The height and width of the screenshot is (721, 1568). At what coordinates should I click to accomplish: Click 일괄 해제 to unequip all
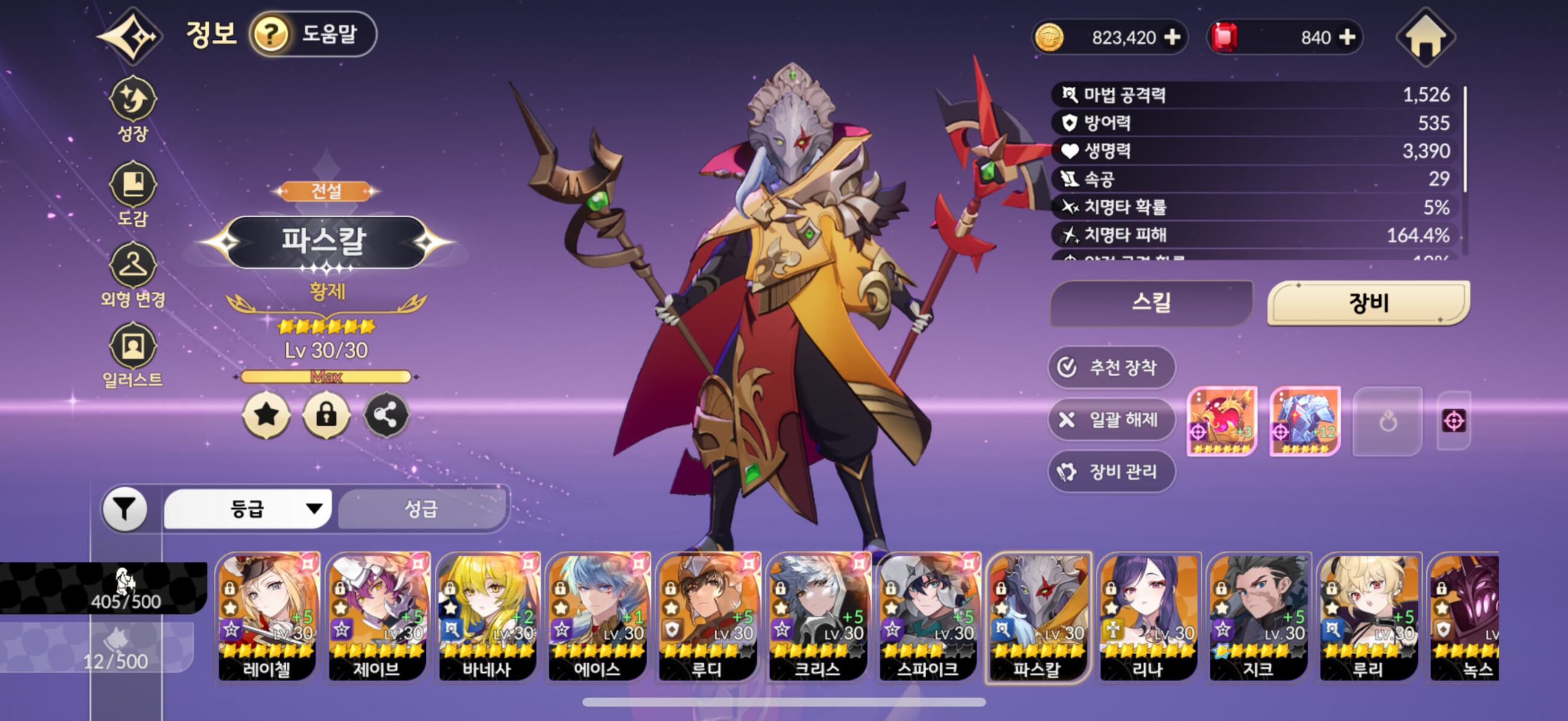click(1111, 419)
